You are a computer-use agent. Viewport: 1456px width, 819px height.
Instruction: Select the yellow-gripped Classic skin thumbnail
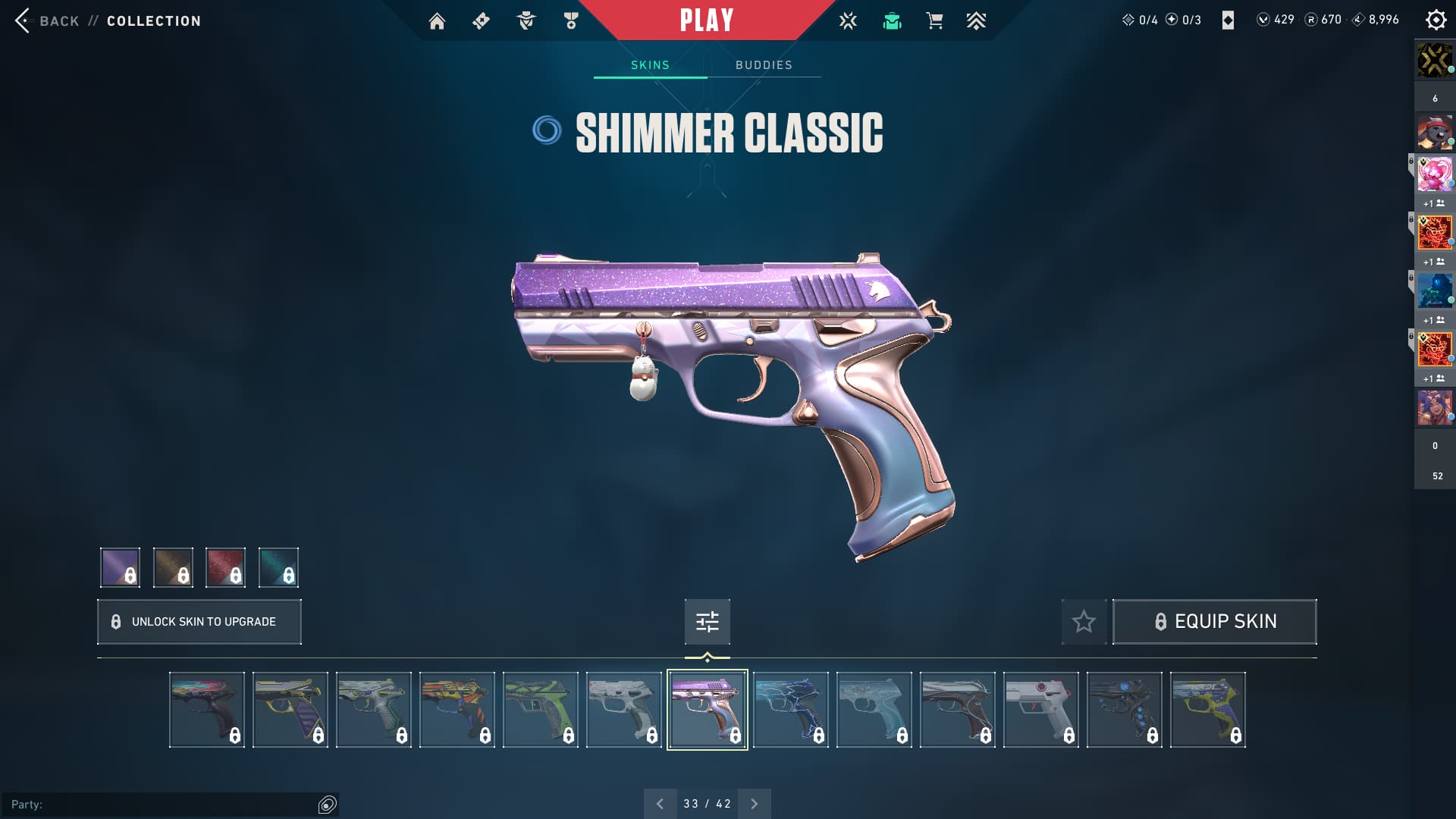tap(1207, 710)
